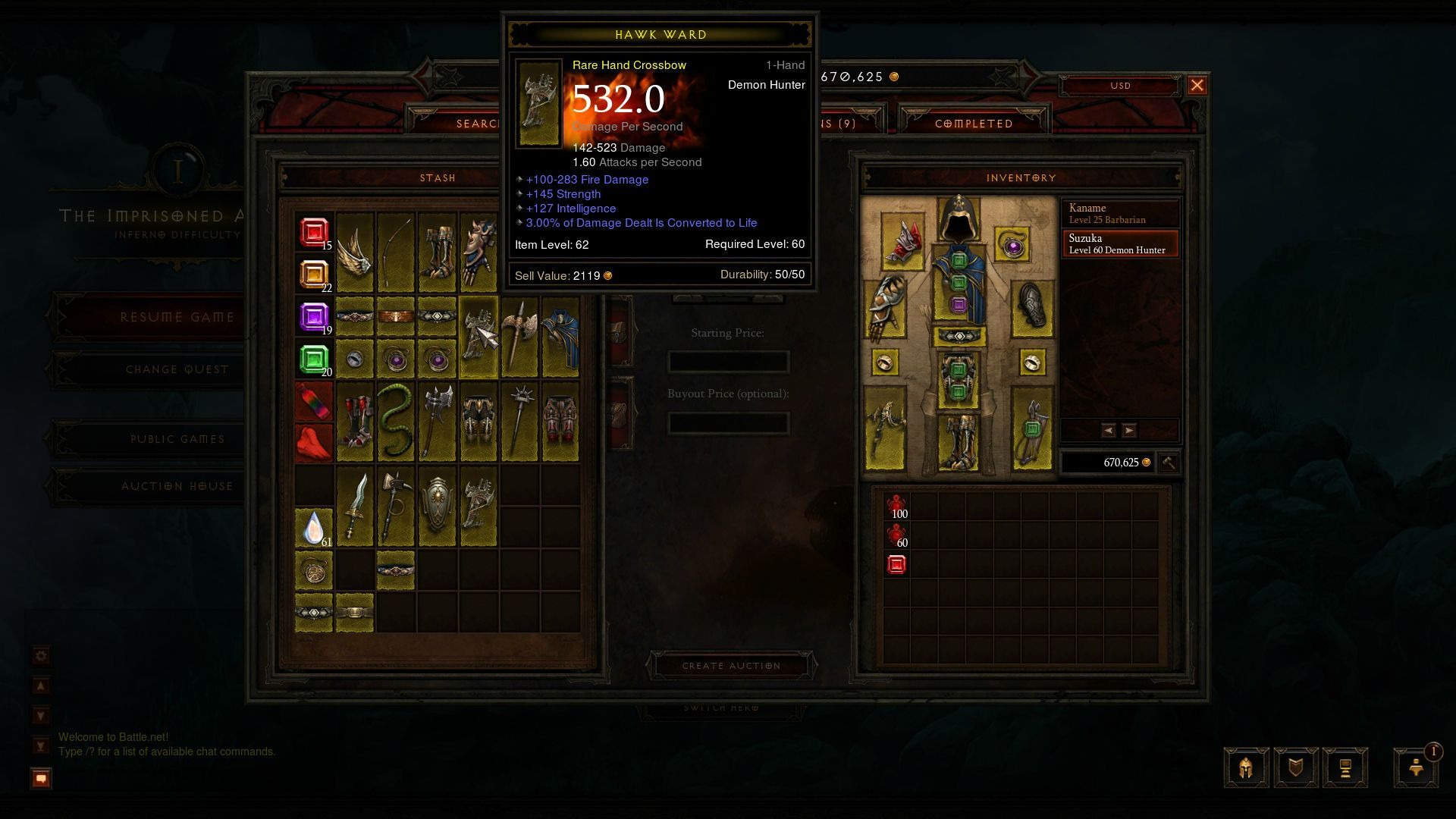Open achievements via the helmet icon bottom-right
The width and height of the screenshot is (1456, 819).
[x=1244, y=767]
